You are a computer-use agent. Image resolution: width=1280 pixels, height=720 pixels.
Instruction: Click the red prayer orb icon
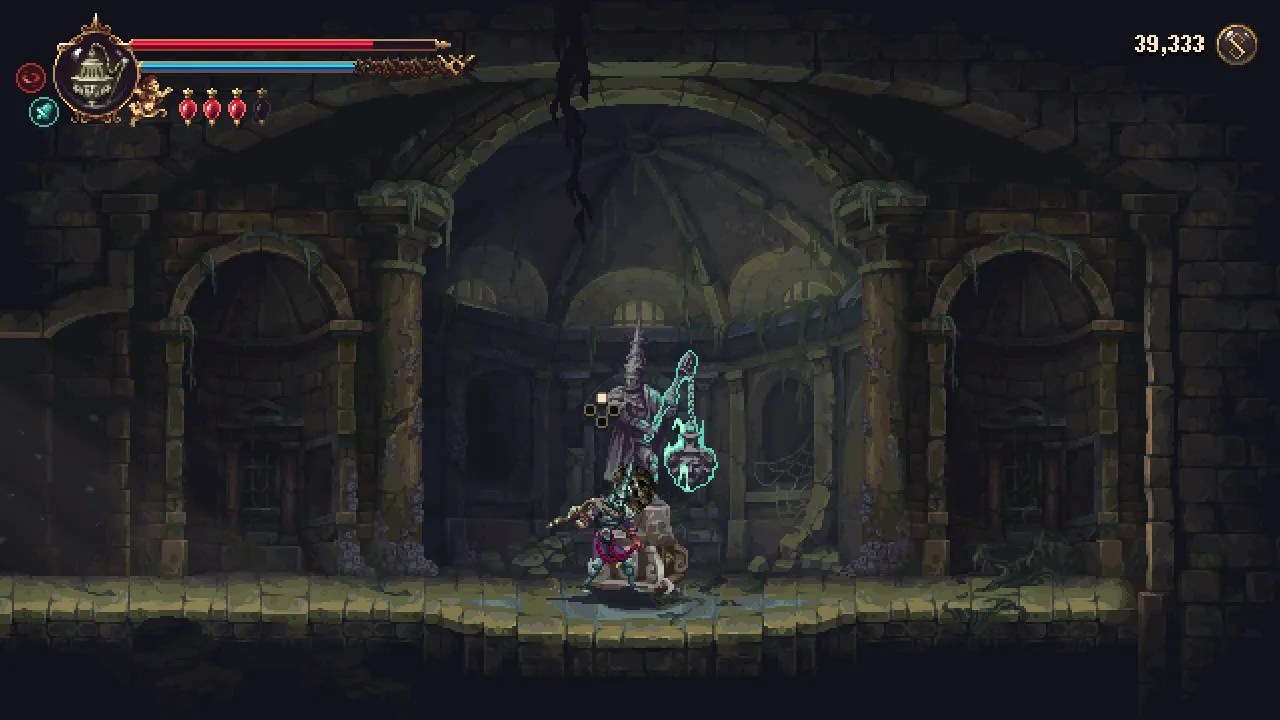coord(30,78)
